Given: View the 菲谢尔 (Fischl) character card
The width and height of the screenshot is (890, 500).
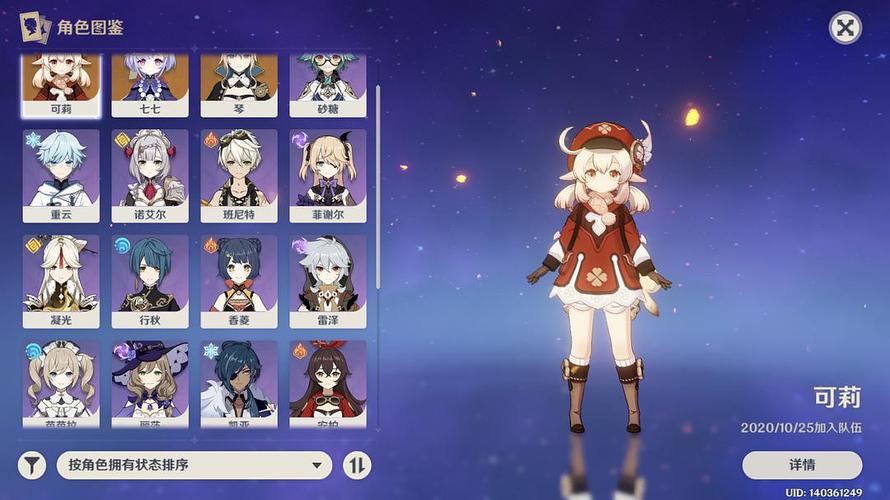Looking at the screenshot, I should [327, 175].
